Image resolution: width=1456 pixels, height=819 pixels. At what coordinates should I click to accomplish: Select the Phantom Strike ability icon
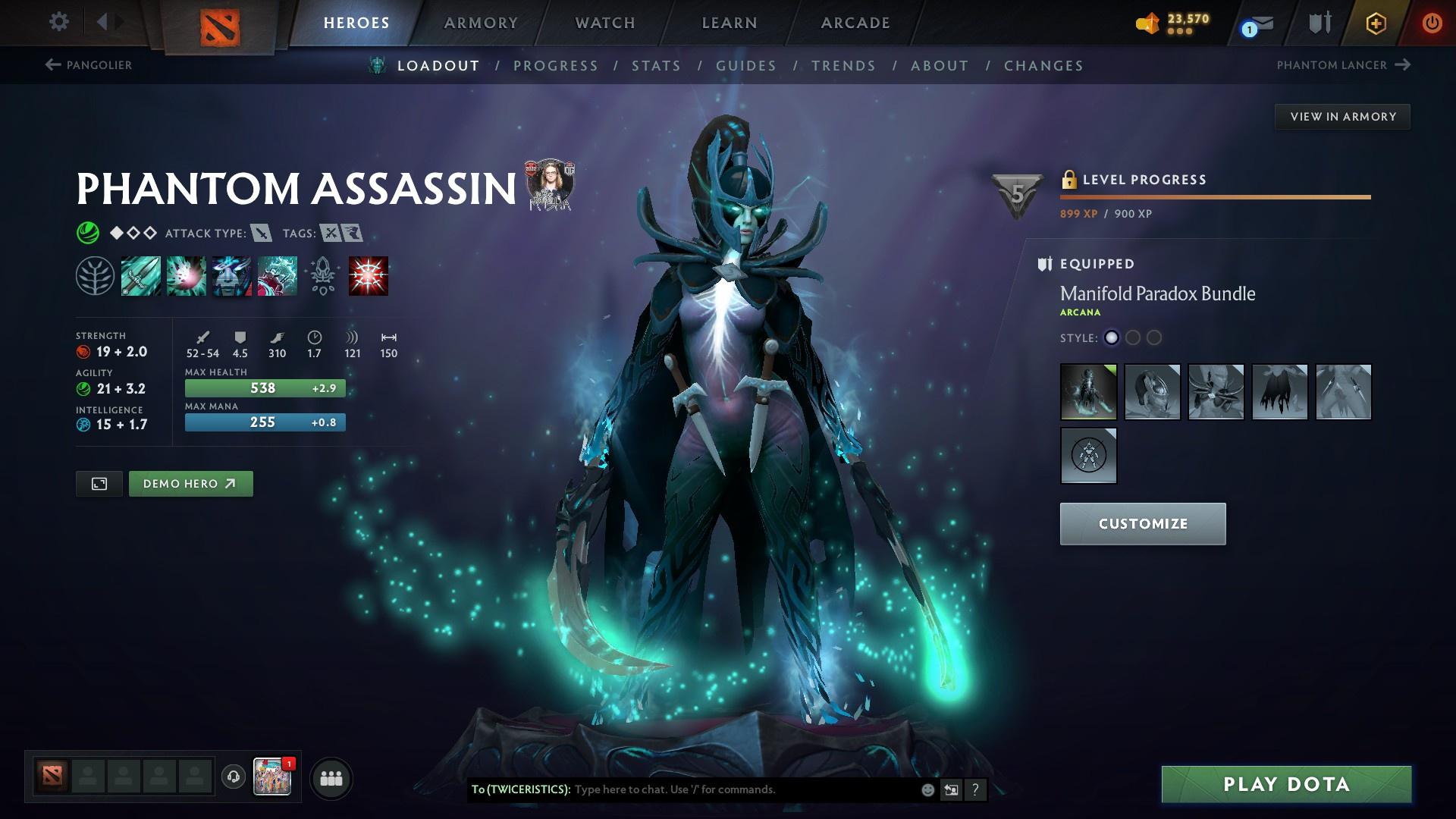point(186,275)
